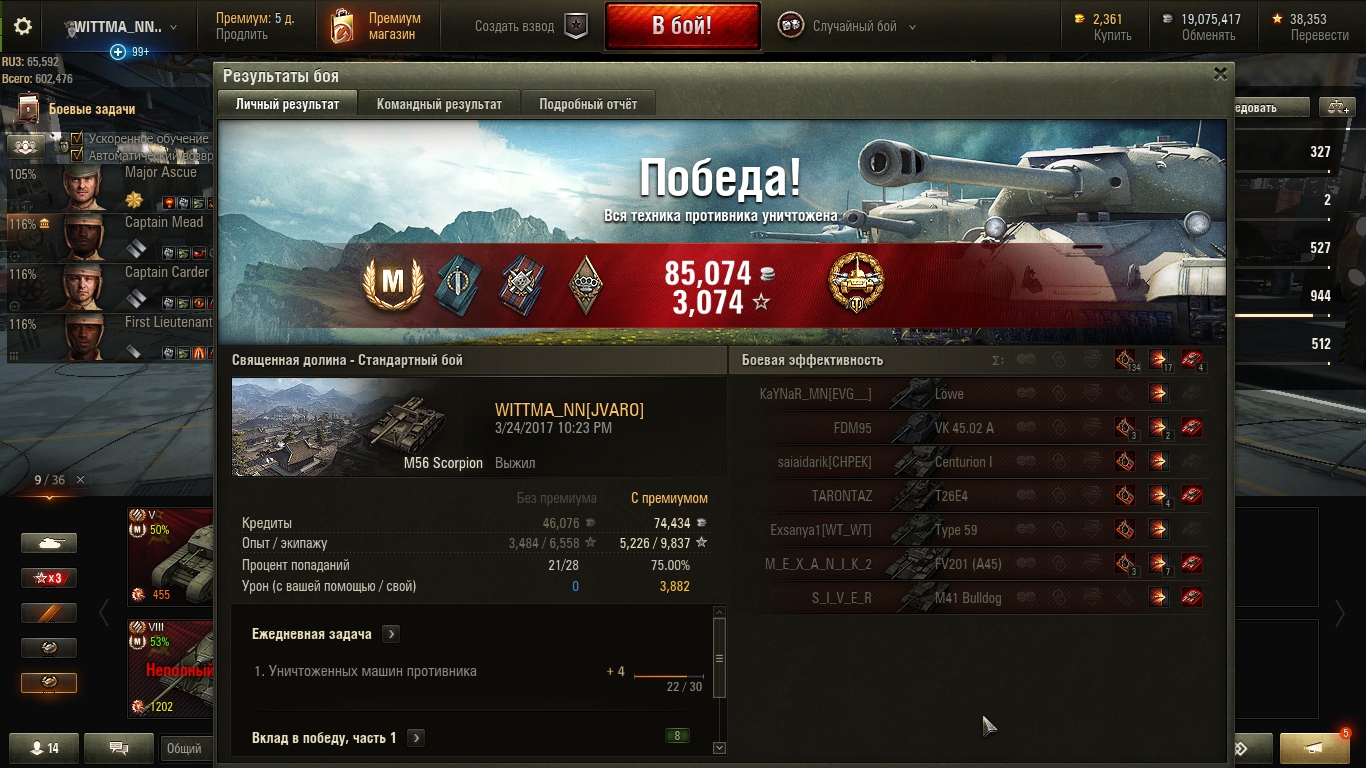
Task: Click the Создать взвод platoon button
Action: pyautogui.click(x=530, y=27)
